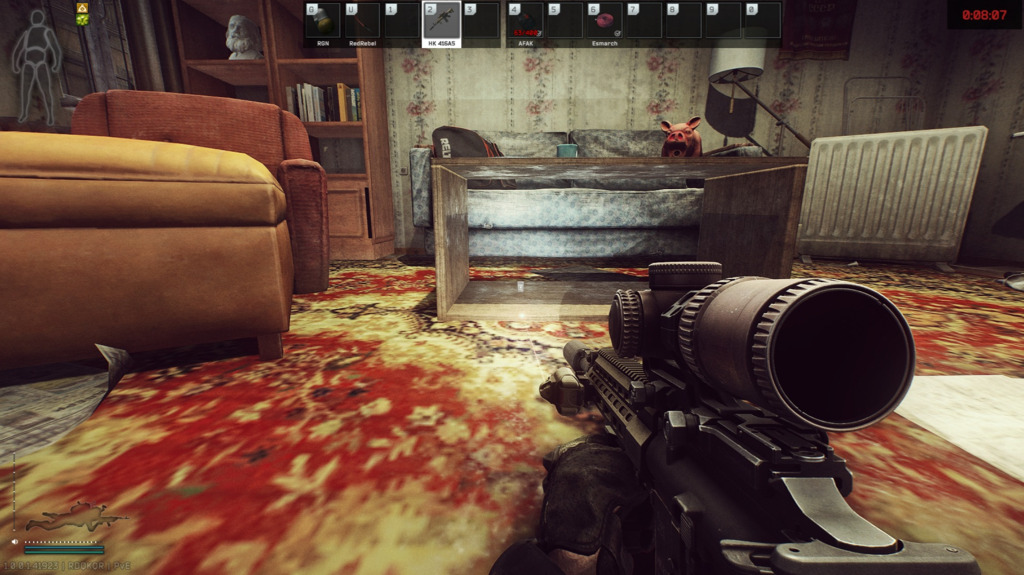Click the body health silhouette

tap(37, 66)
